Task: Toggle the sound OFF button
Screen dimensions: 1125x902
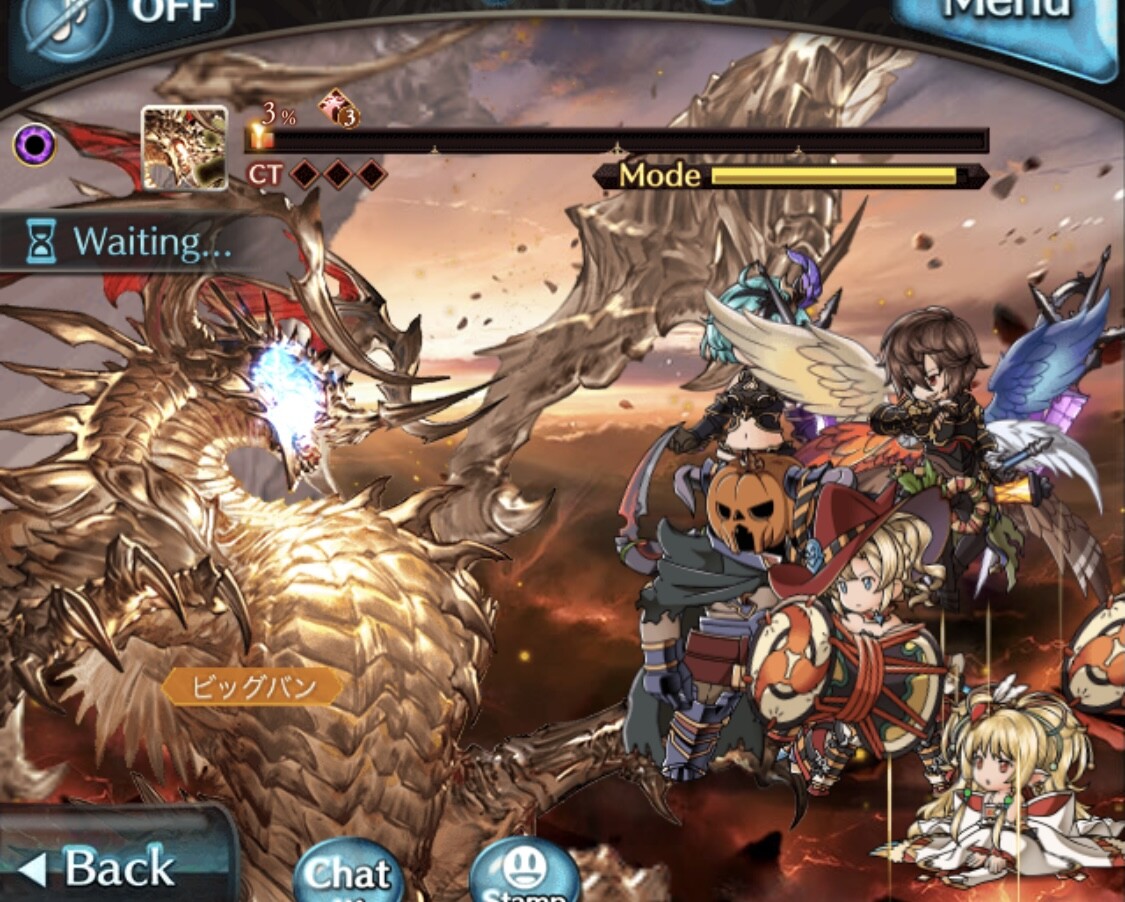Action: click(120, 22)
